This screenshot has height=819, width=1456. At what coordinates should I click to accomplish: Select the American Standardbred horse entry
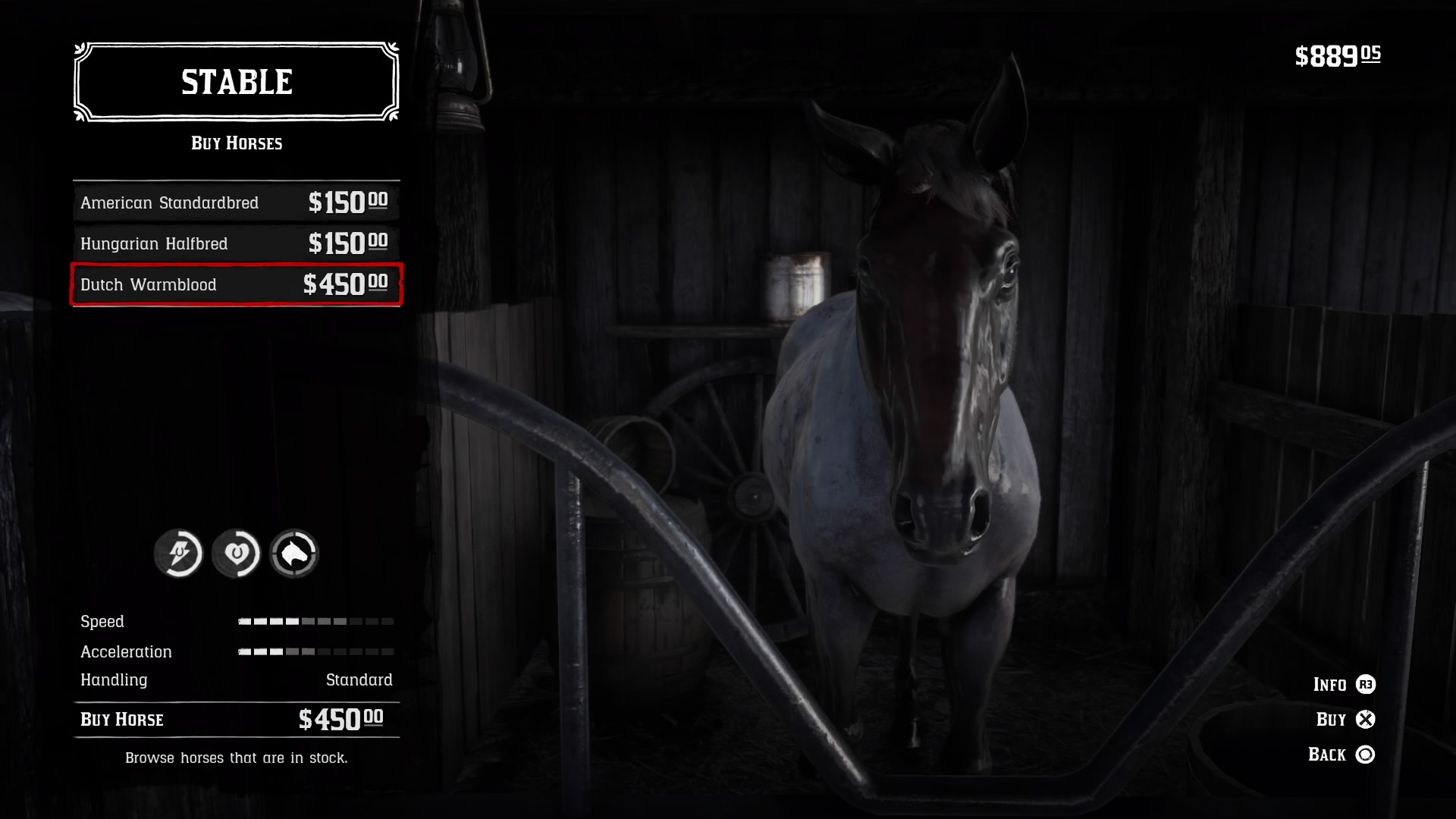pos(236,202)
